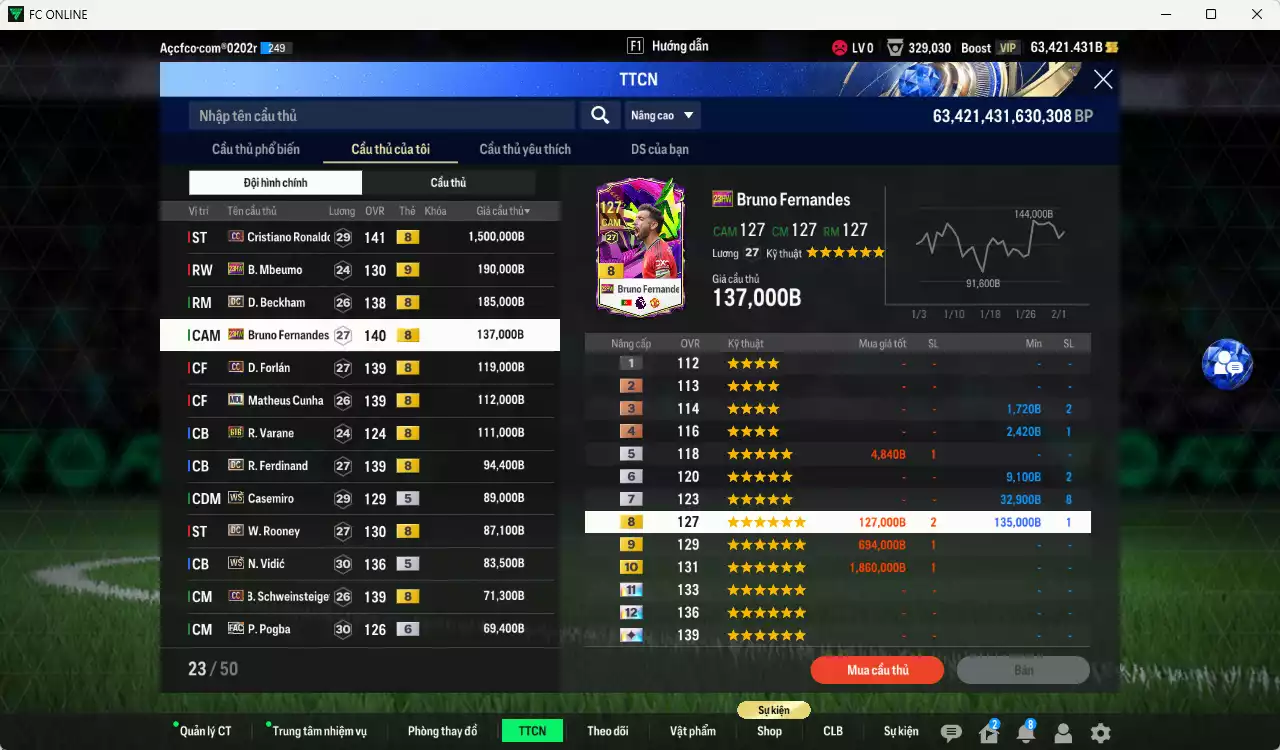Open the Nâng cao filter dropdown

coord(663,115)
